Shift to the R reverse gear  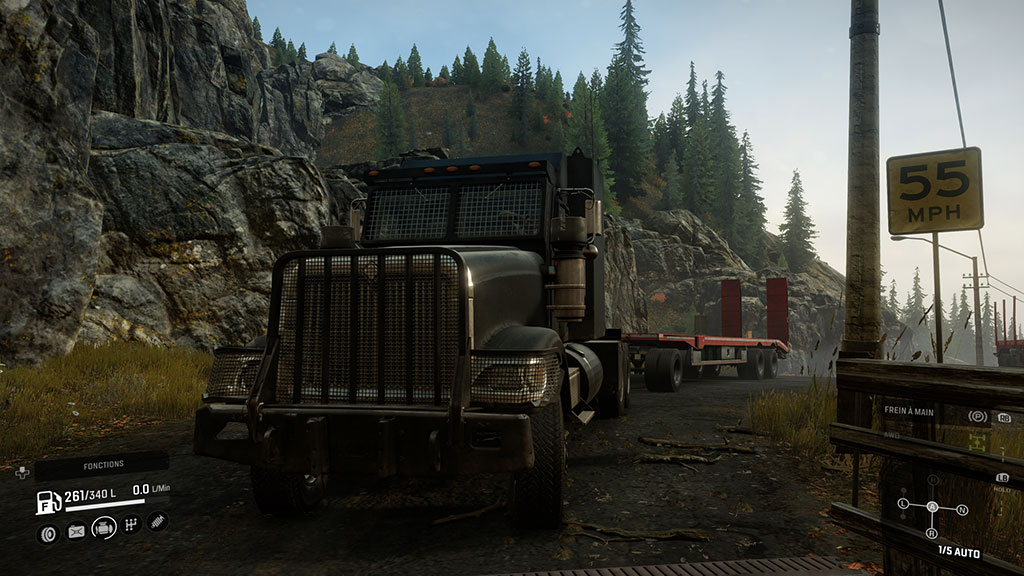(933, 532)
